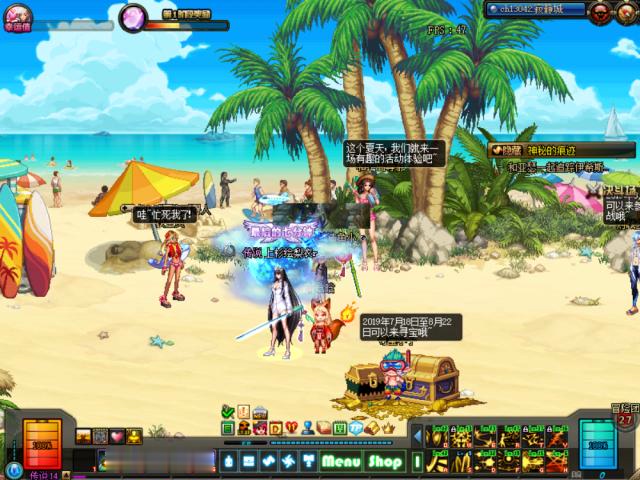This screenshot has width=640, height=480.
Task: Collapse skill bar with blue left arrow
Action: tap(417, 436)
